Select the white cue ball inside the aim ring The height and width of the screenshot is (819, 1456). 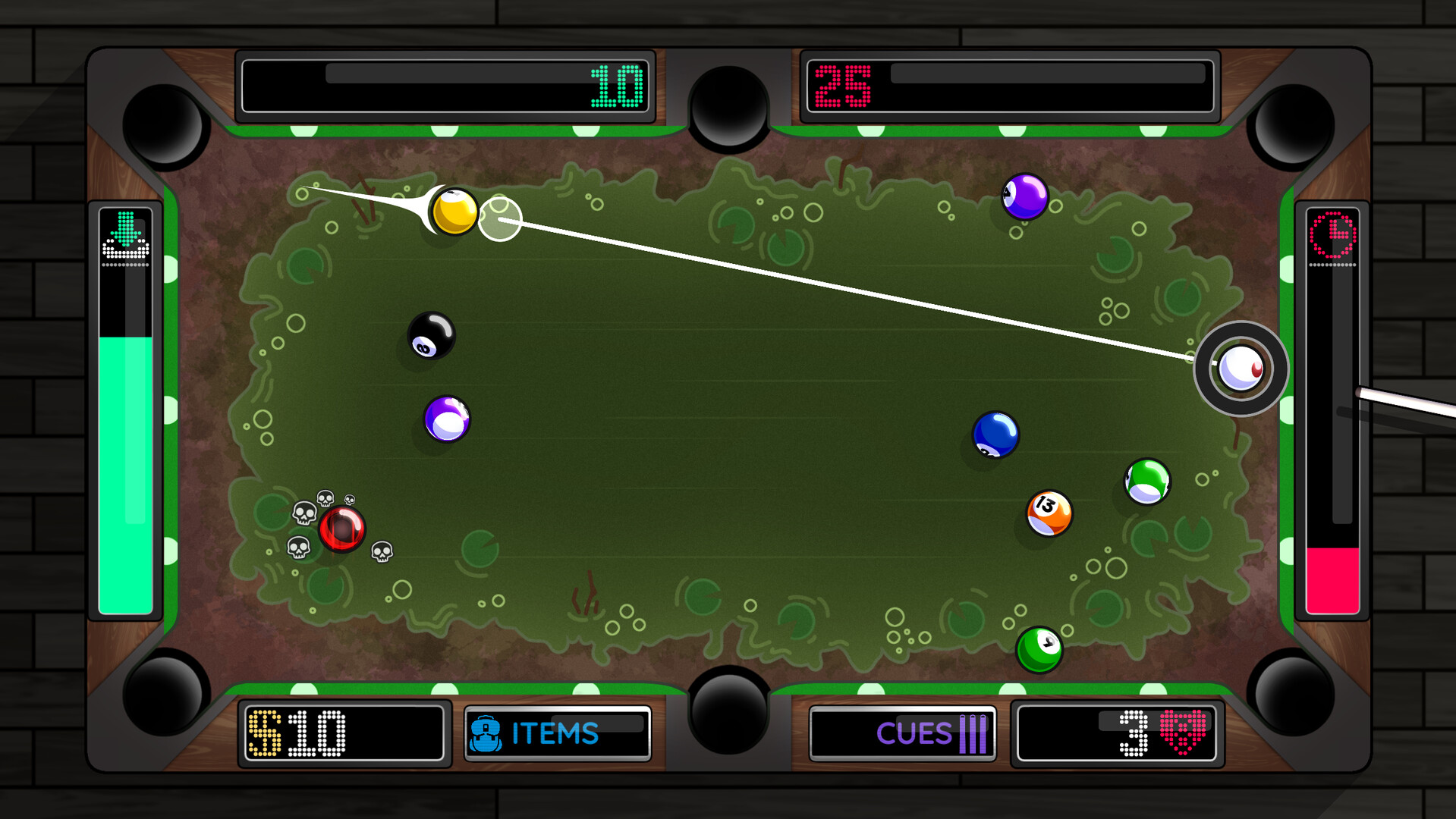point(1240,369)
